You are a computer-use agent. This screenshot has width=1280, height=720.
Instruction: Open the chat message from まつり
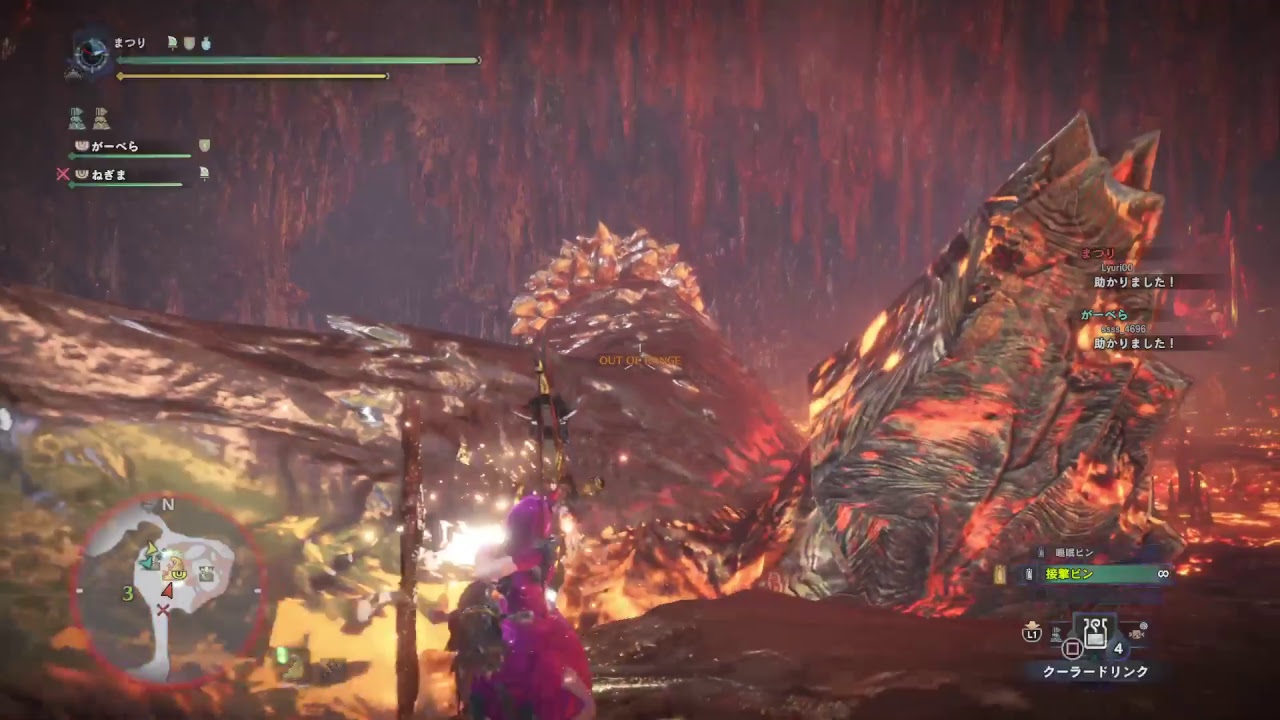tap(1135, 282)
